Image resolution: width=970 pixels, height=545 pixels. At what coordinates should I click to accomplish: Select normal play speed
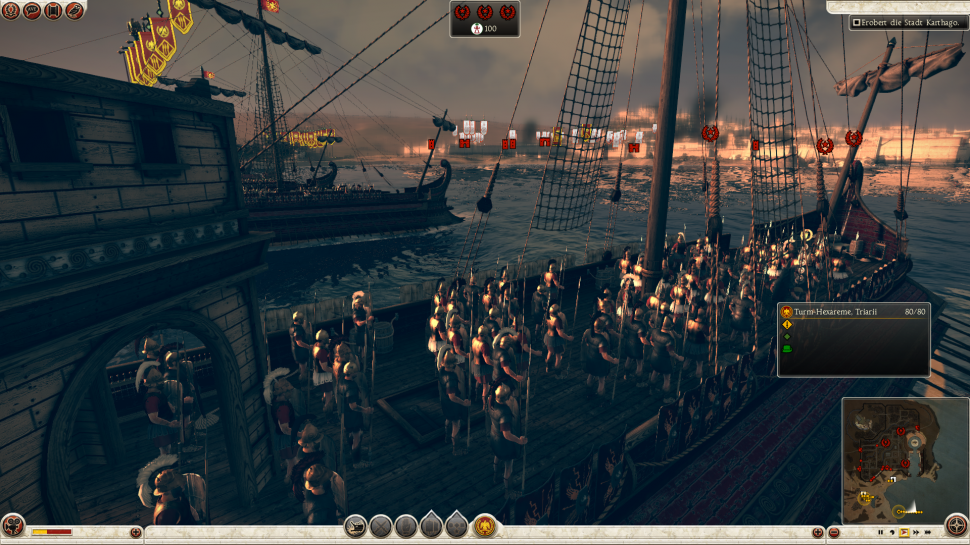click(x=905, y=533)
